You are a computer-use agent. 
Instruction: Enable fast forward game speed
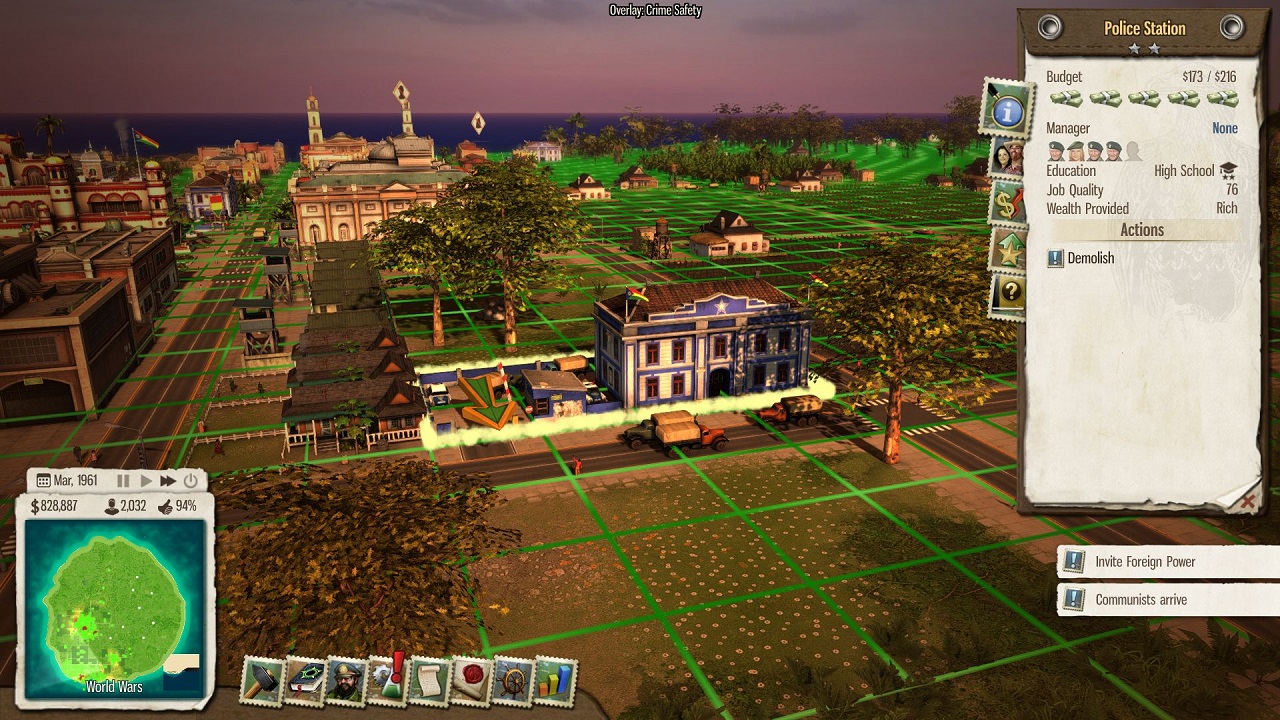pos(166,481)
